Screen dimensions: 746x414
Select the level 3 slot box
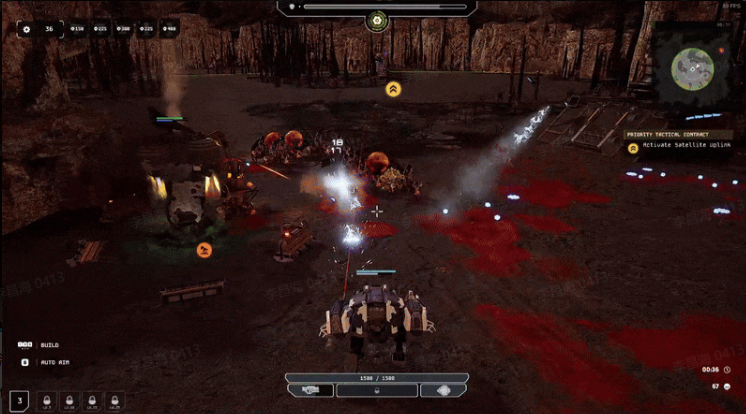click(20, 401)
